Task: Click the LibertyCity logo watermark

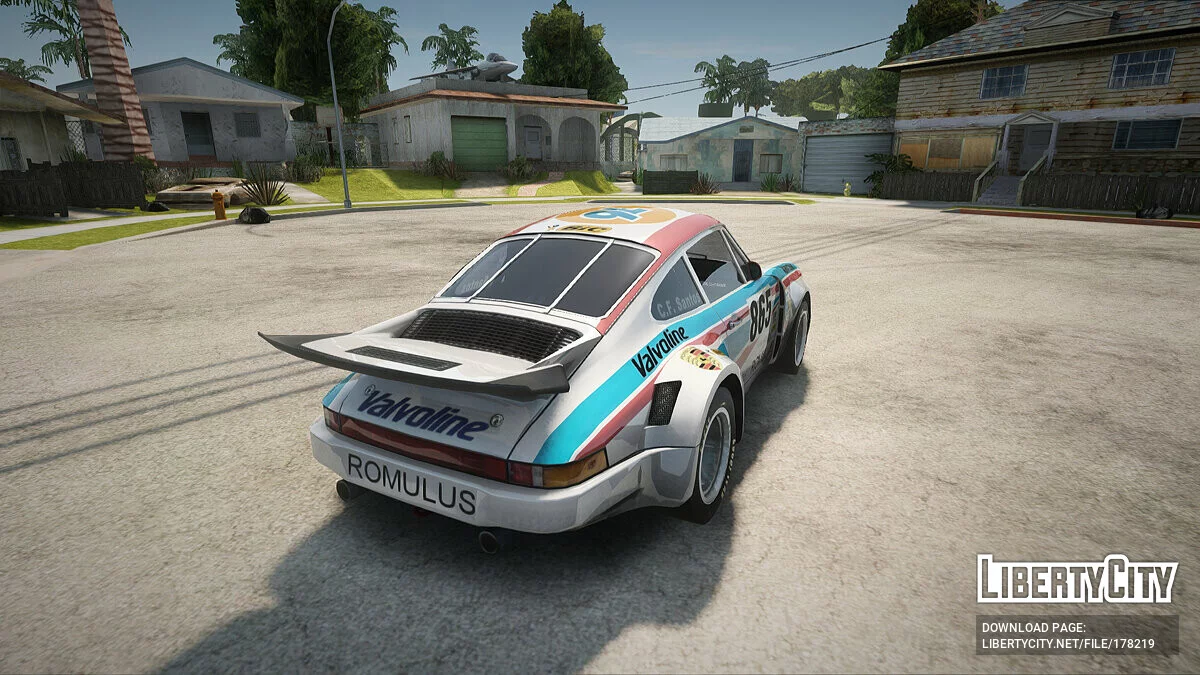Action: 1077,579
